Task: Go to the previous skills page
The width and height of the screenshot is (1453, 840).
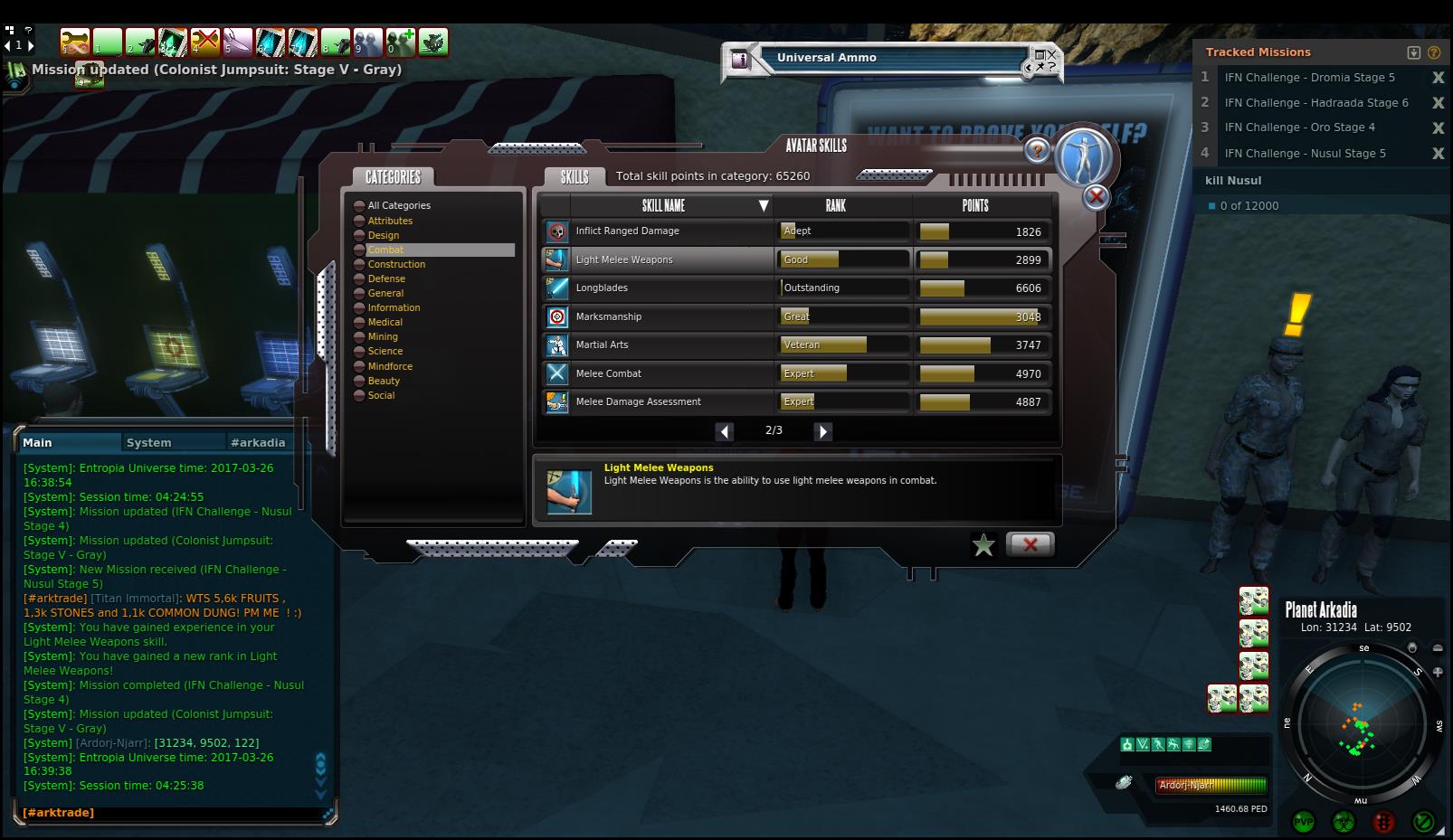Action: pos(725,431)
